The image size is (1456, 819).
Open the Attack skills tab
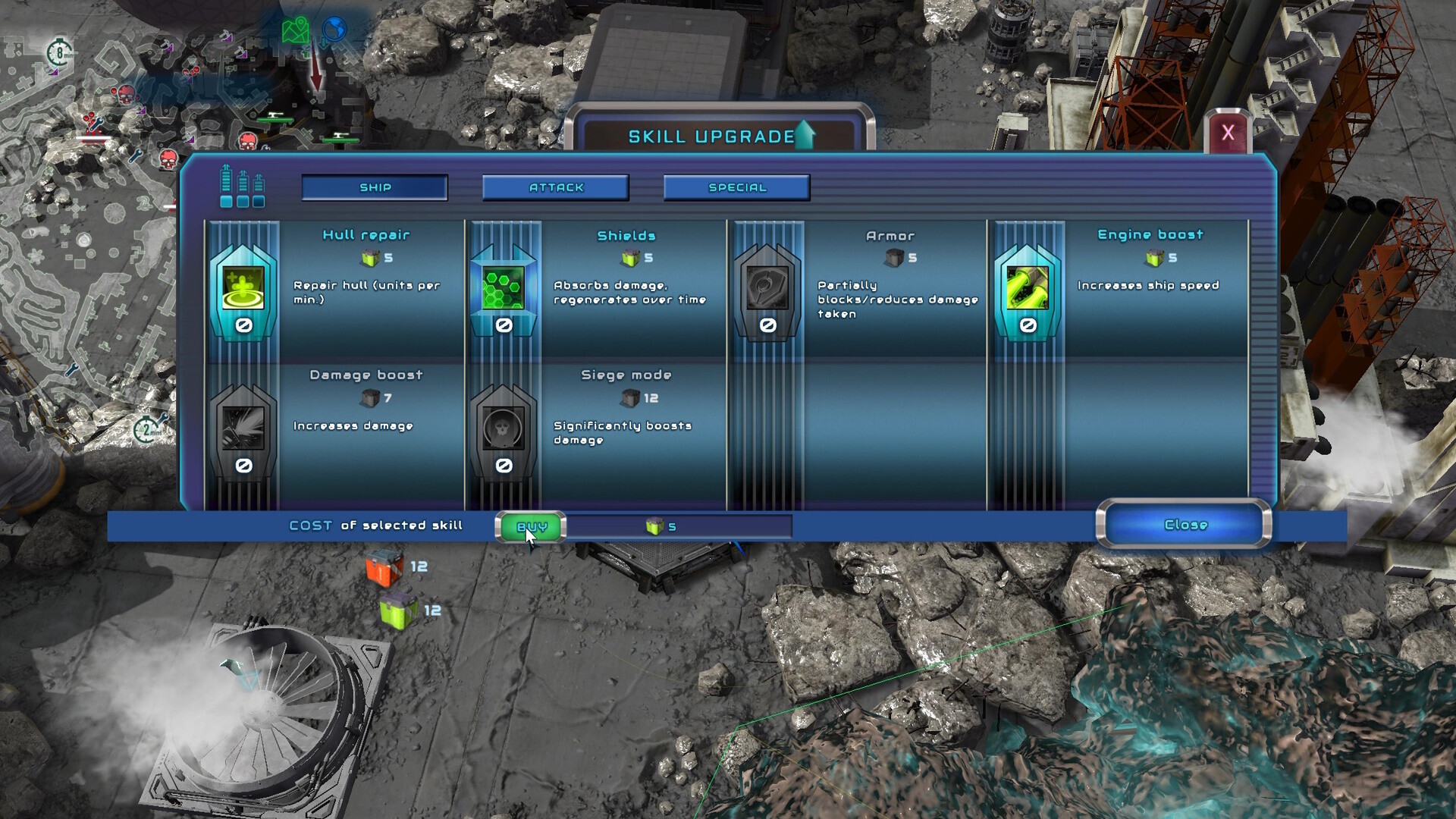point(556,187)
